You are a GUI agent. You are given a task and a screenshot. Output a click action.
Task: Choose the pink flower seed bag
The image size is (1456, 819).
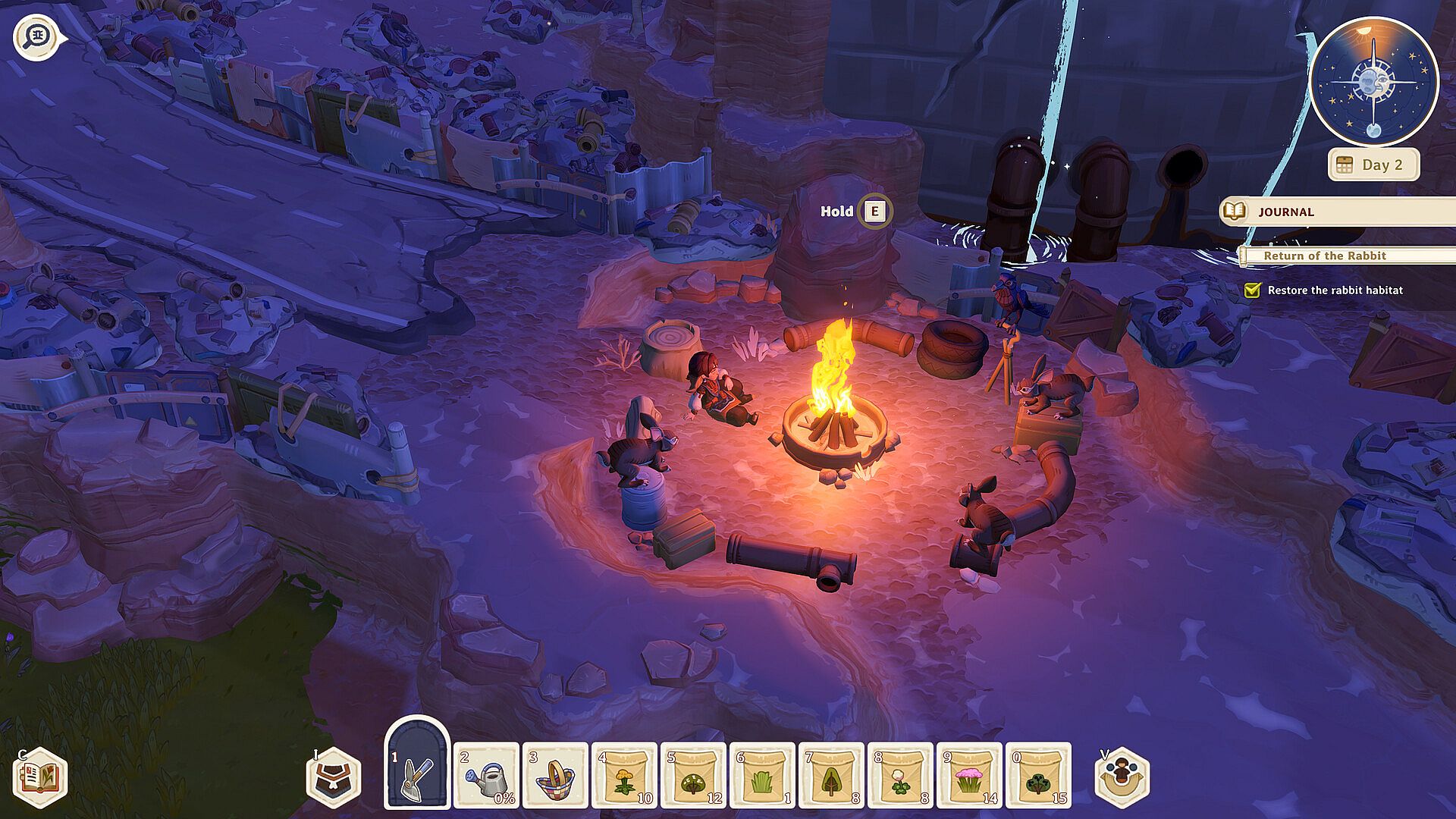tap(969, 776)
